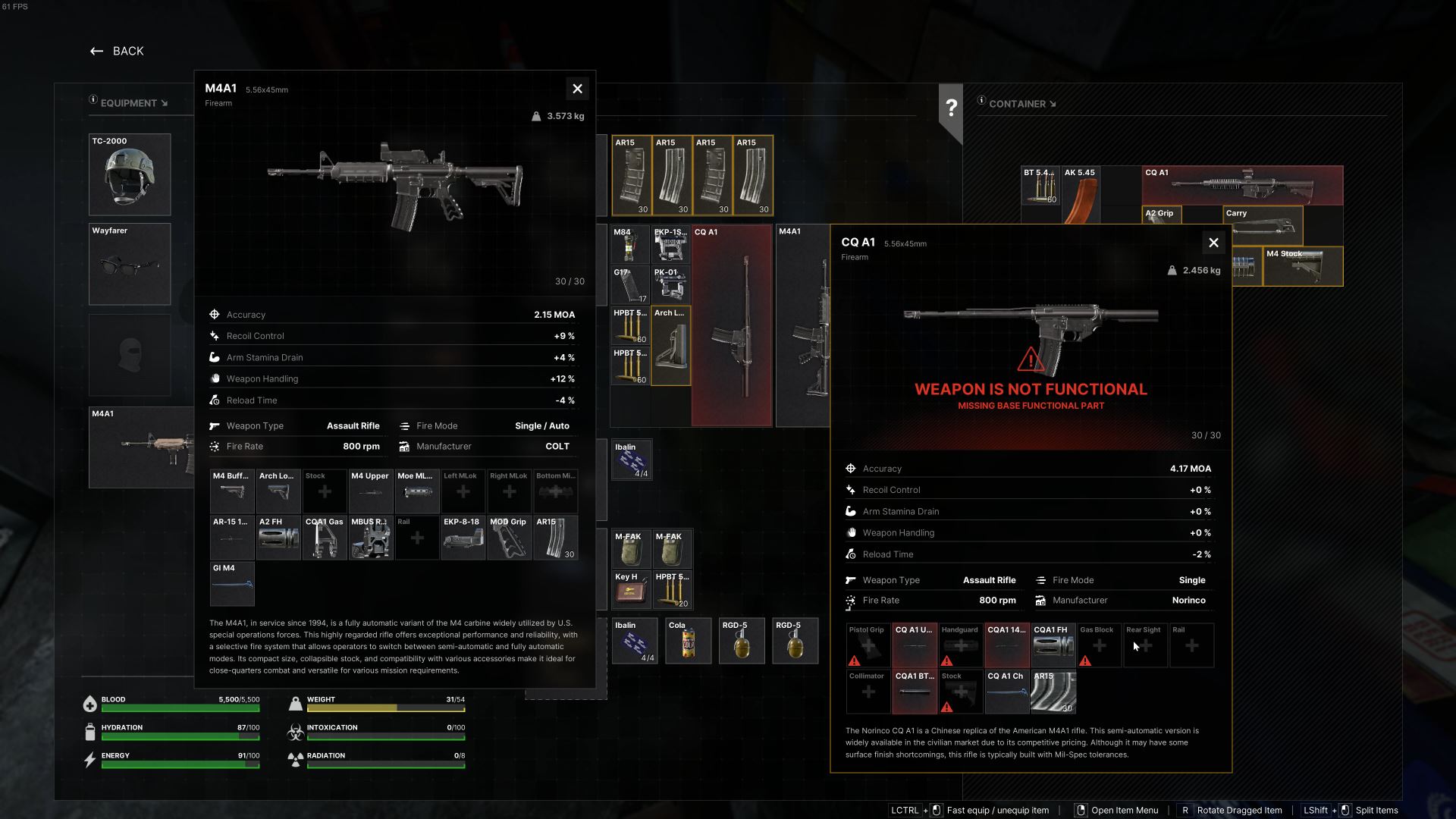Select the Cola can item
Screen dimensions: 1456x819
tap(688, 642)
